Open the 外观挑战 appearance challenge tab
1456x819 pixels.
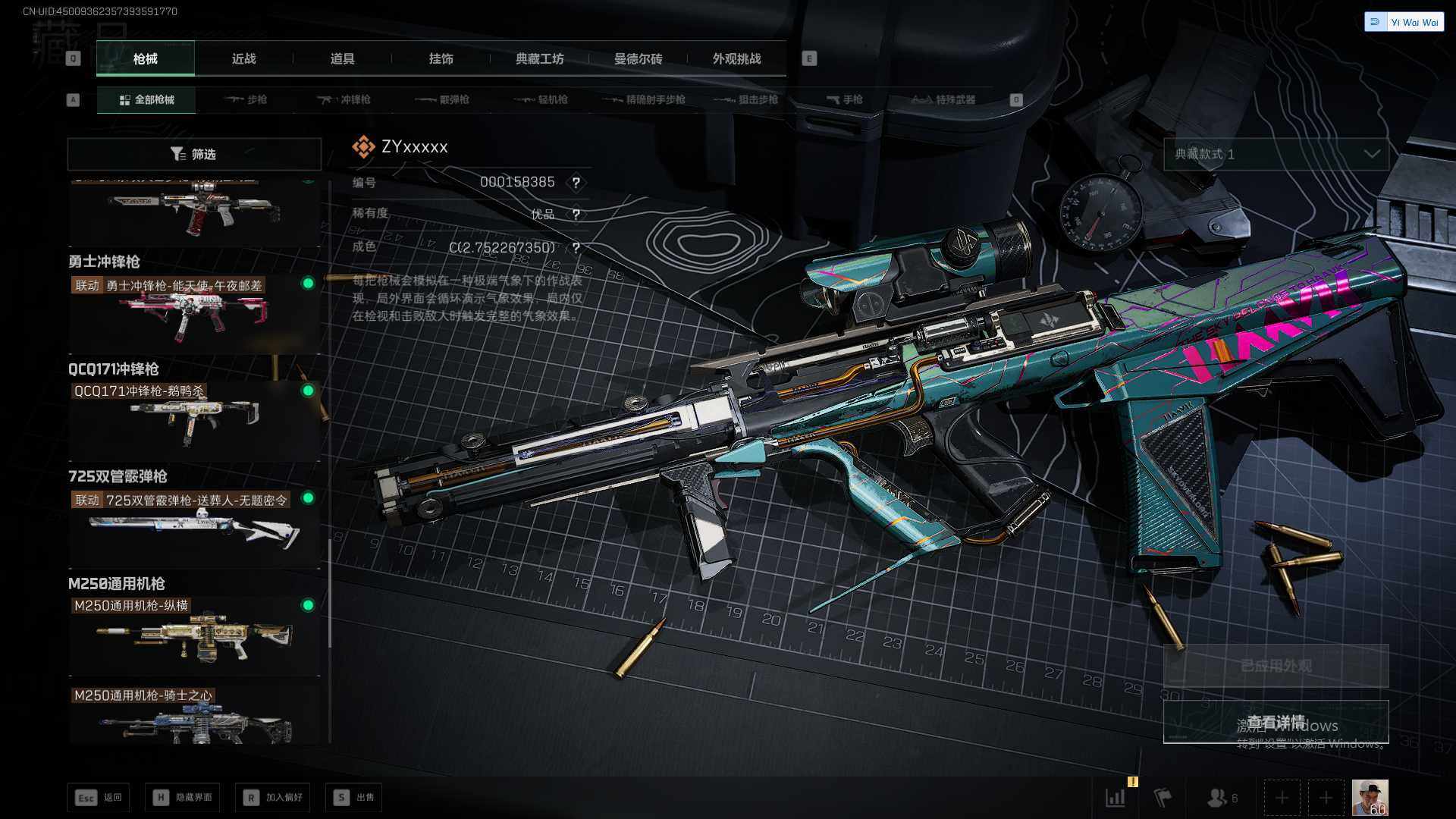tap(736, 58)
